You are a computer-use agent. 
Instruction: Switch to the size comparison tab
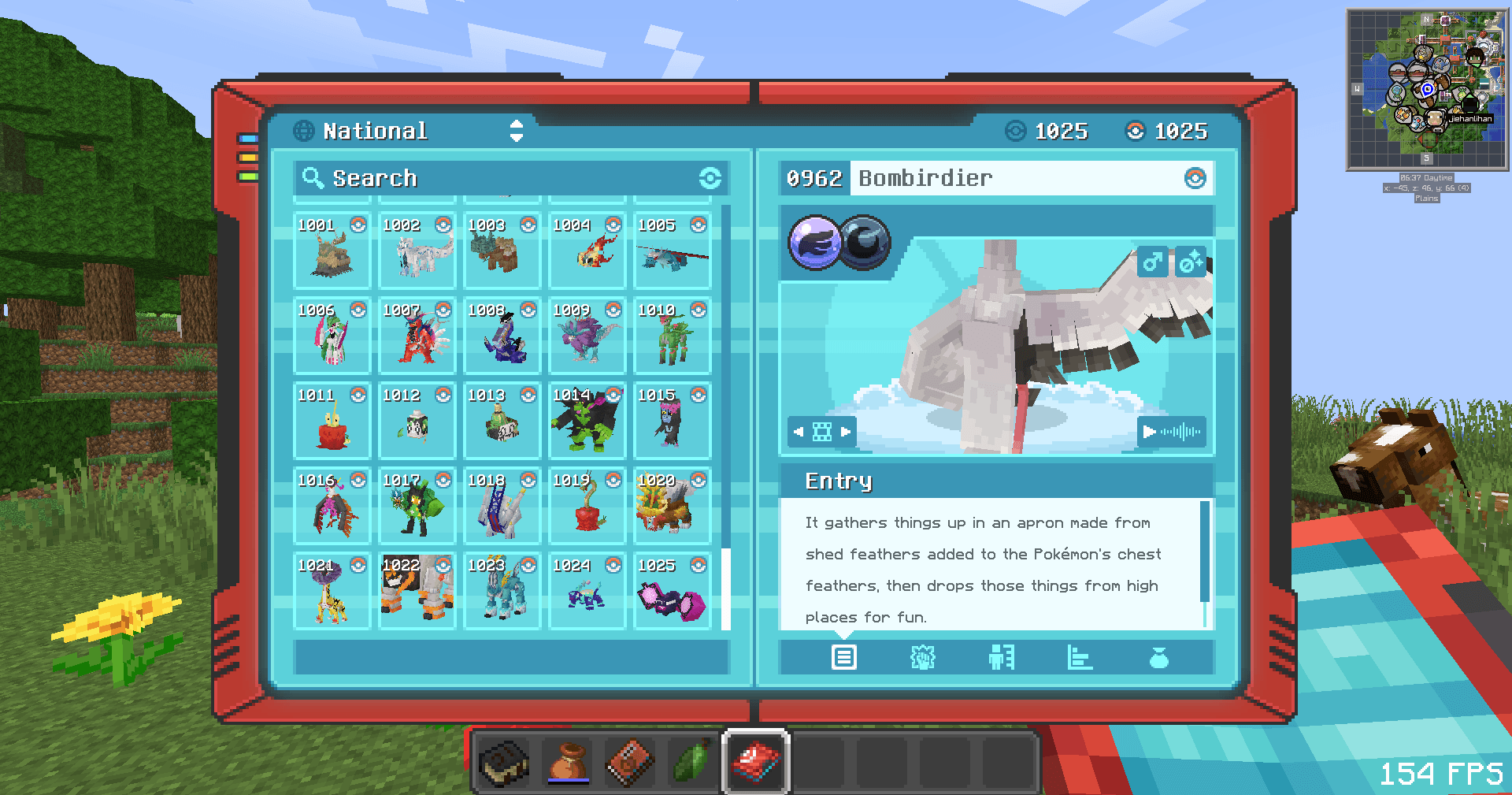[1001, 657]
